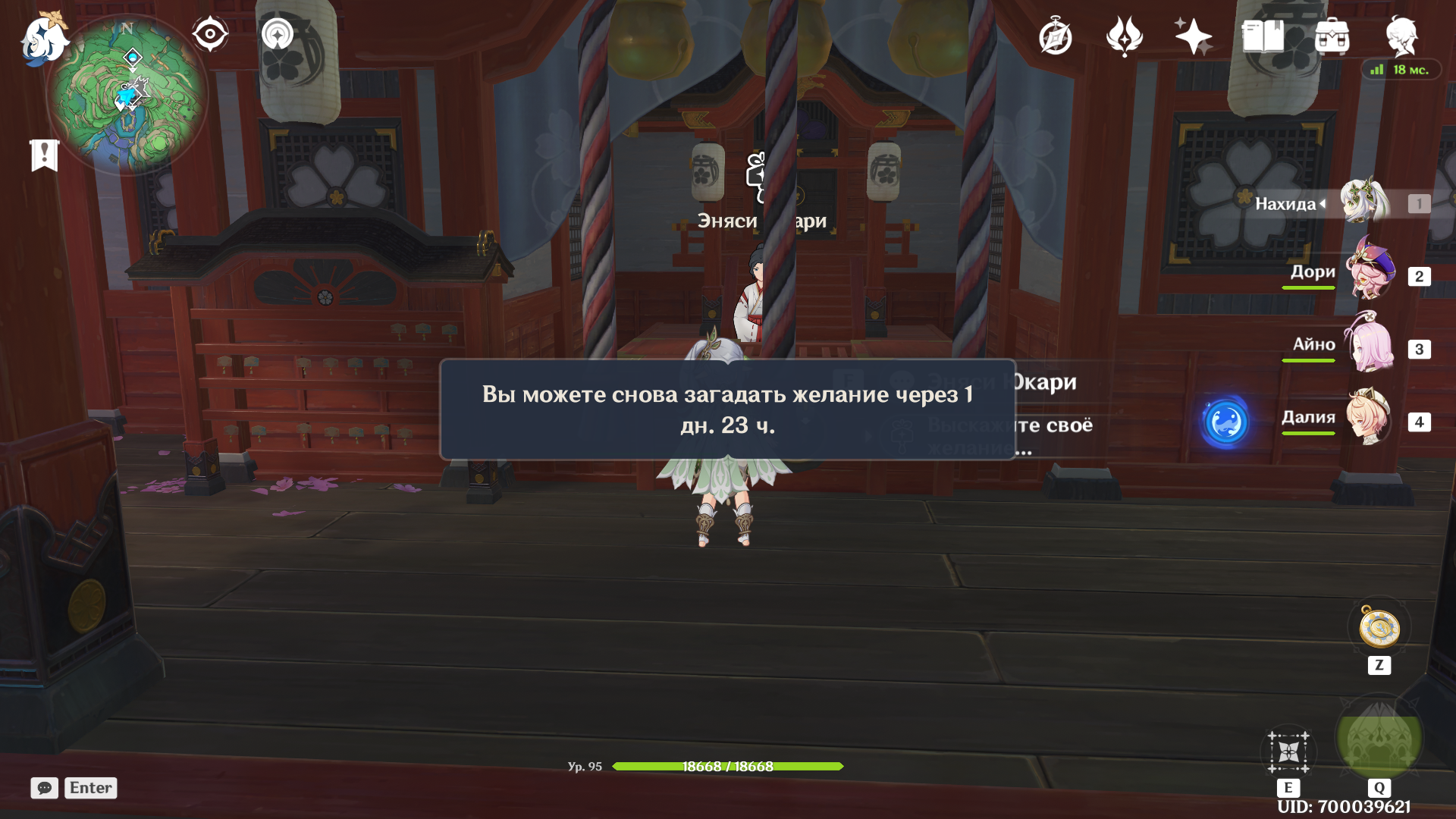This screenshot has width=1456, height=819.
Task: Use the golden pocket watch gadget
Action: 1379,628
